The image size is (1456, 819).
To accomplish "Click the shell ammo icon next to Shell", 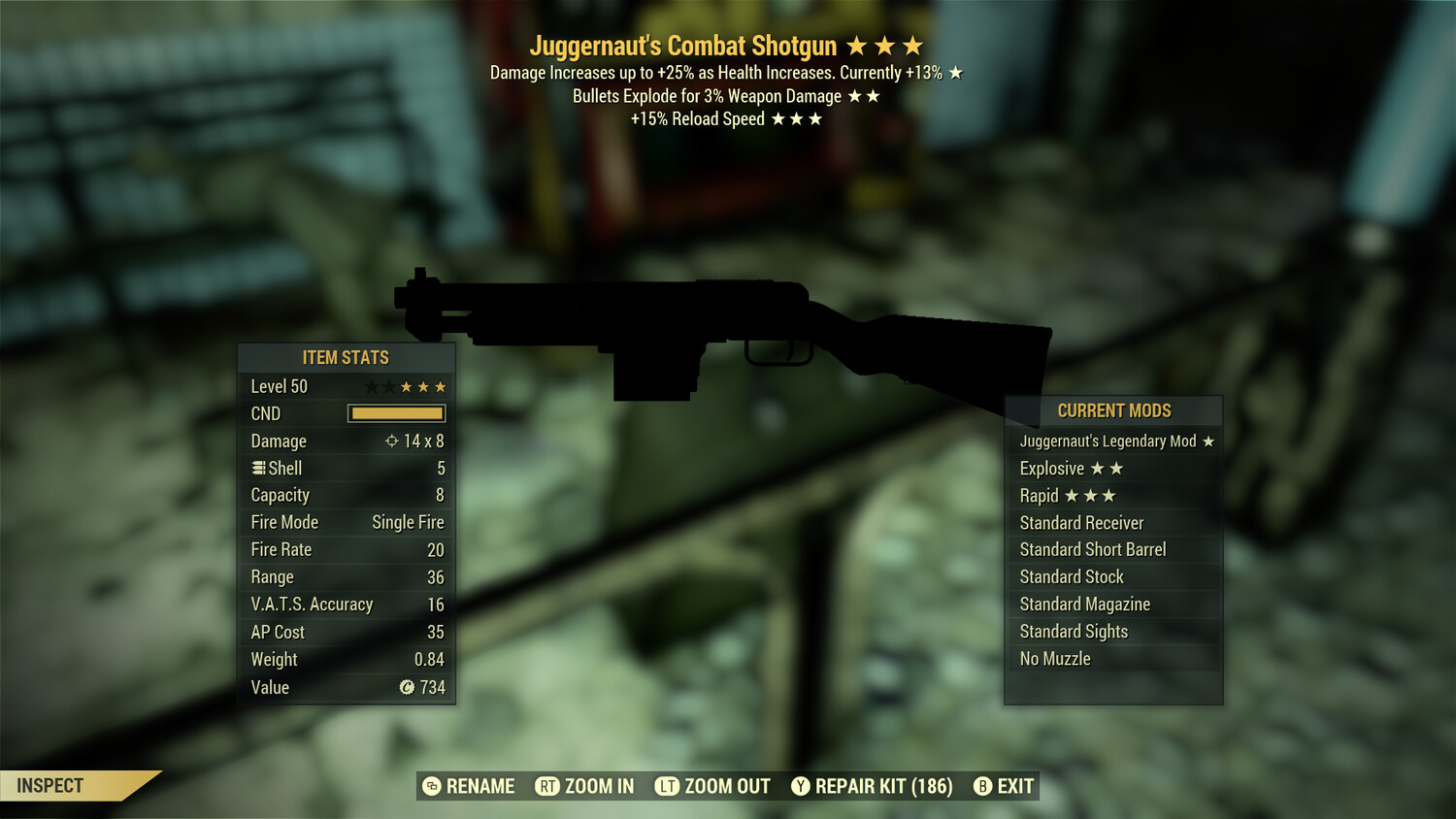I will [x=257, y=468].
